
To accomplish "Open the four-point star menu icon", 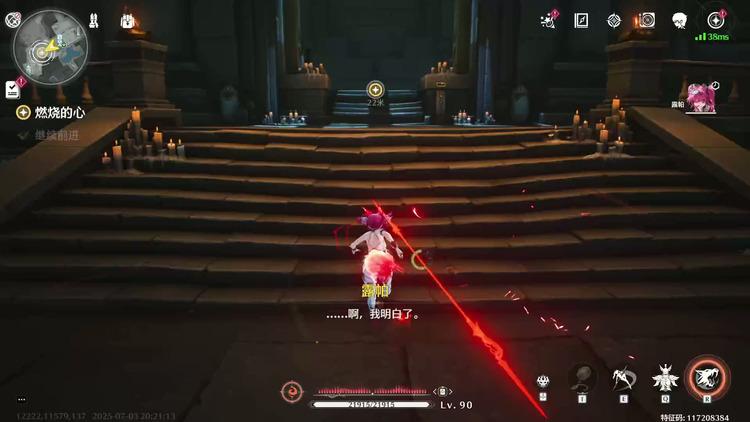I will tap(716, 20).
